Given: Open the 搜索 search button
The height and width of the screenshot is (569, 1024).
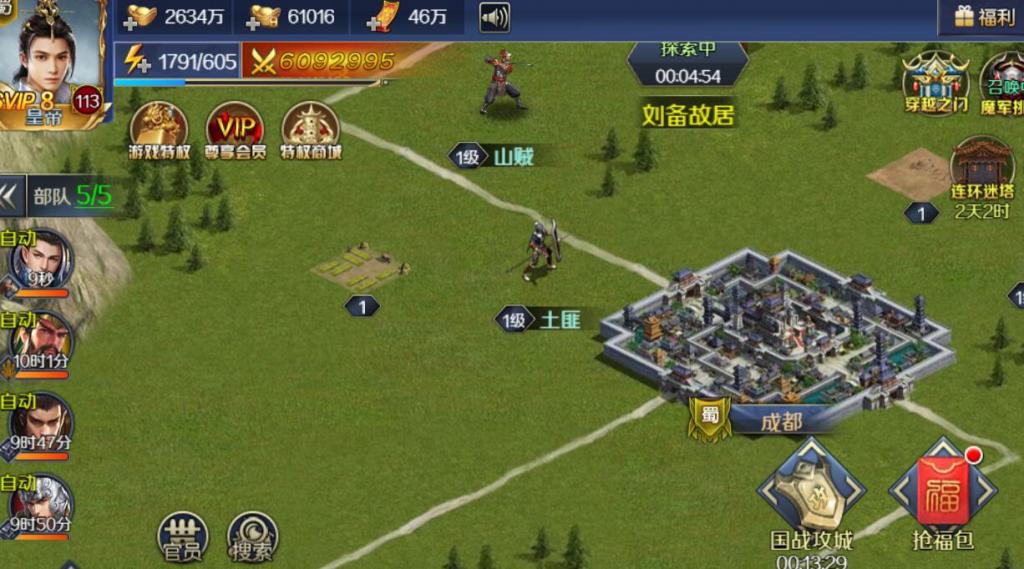Looking at the screenshot, I should (252, 535).
